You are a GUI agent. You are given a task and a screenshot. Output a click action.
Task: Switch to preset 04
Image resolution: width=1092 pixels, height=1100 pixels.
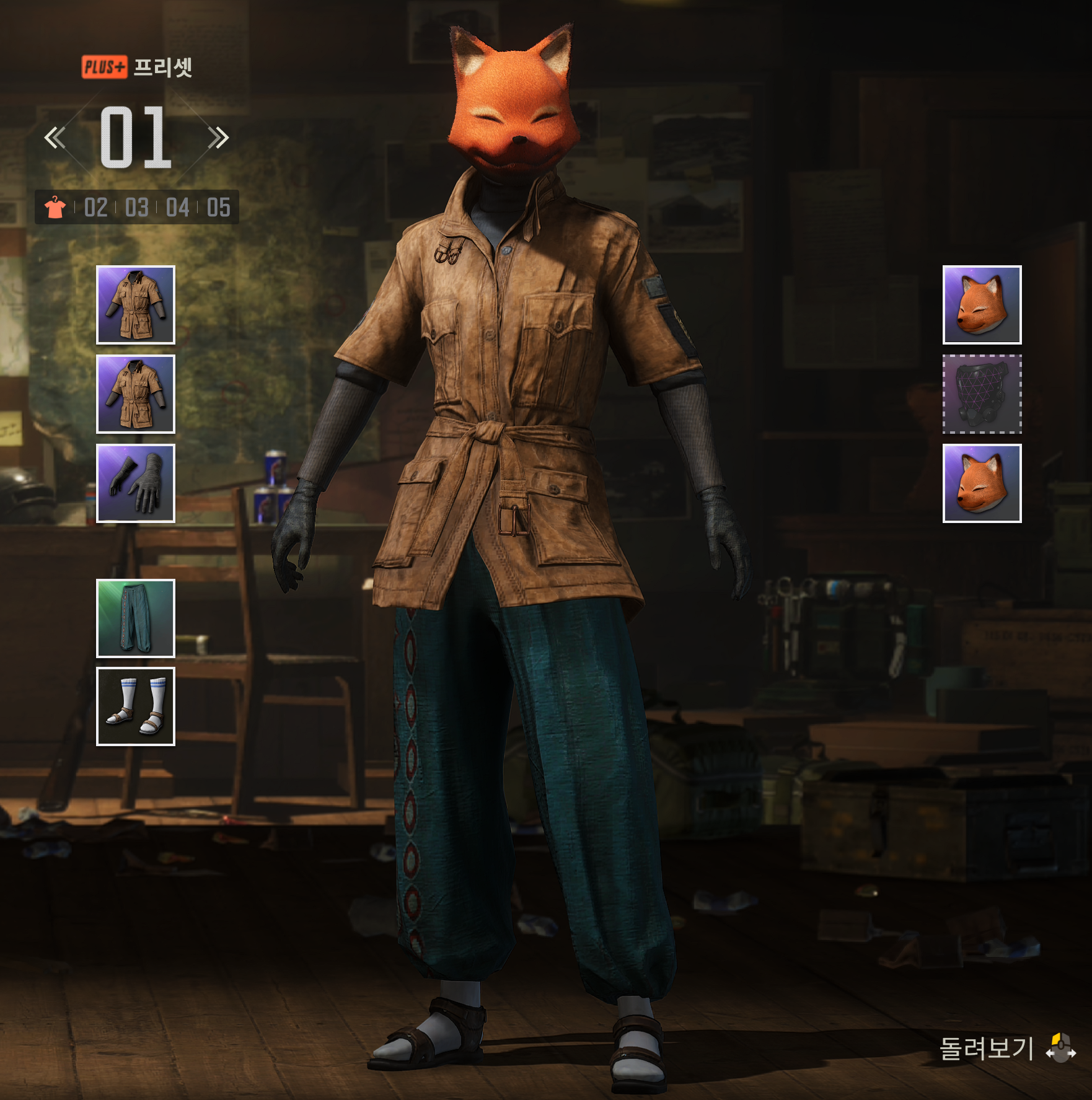point(178,208)
